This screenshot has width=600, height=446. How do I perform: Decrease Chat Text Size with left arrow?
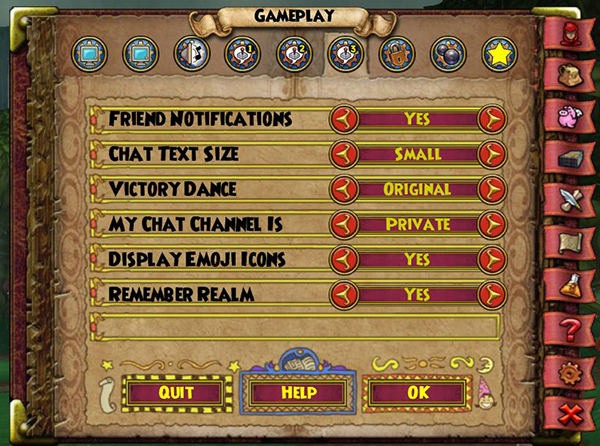coord(345,154)
